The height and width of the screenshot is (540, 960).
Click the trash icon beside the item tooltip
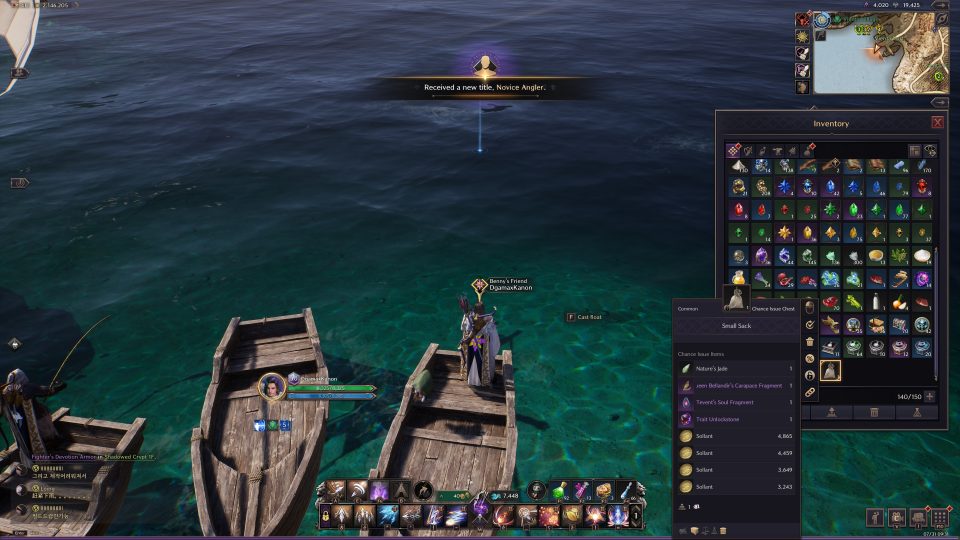coord(810,341)
